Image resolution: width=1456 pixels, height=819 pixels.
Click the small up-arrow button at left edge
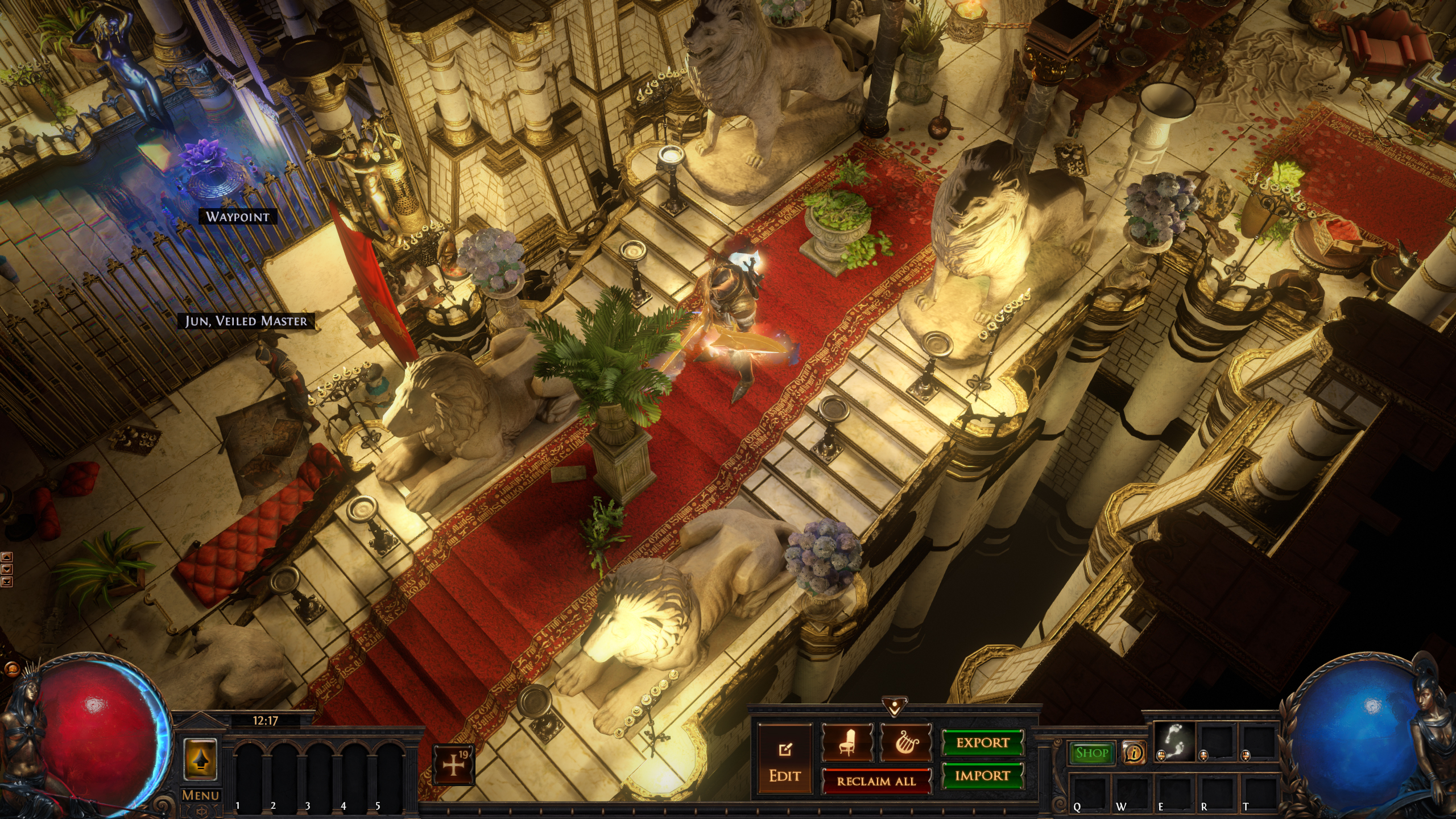pos(7,557)
